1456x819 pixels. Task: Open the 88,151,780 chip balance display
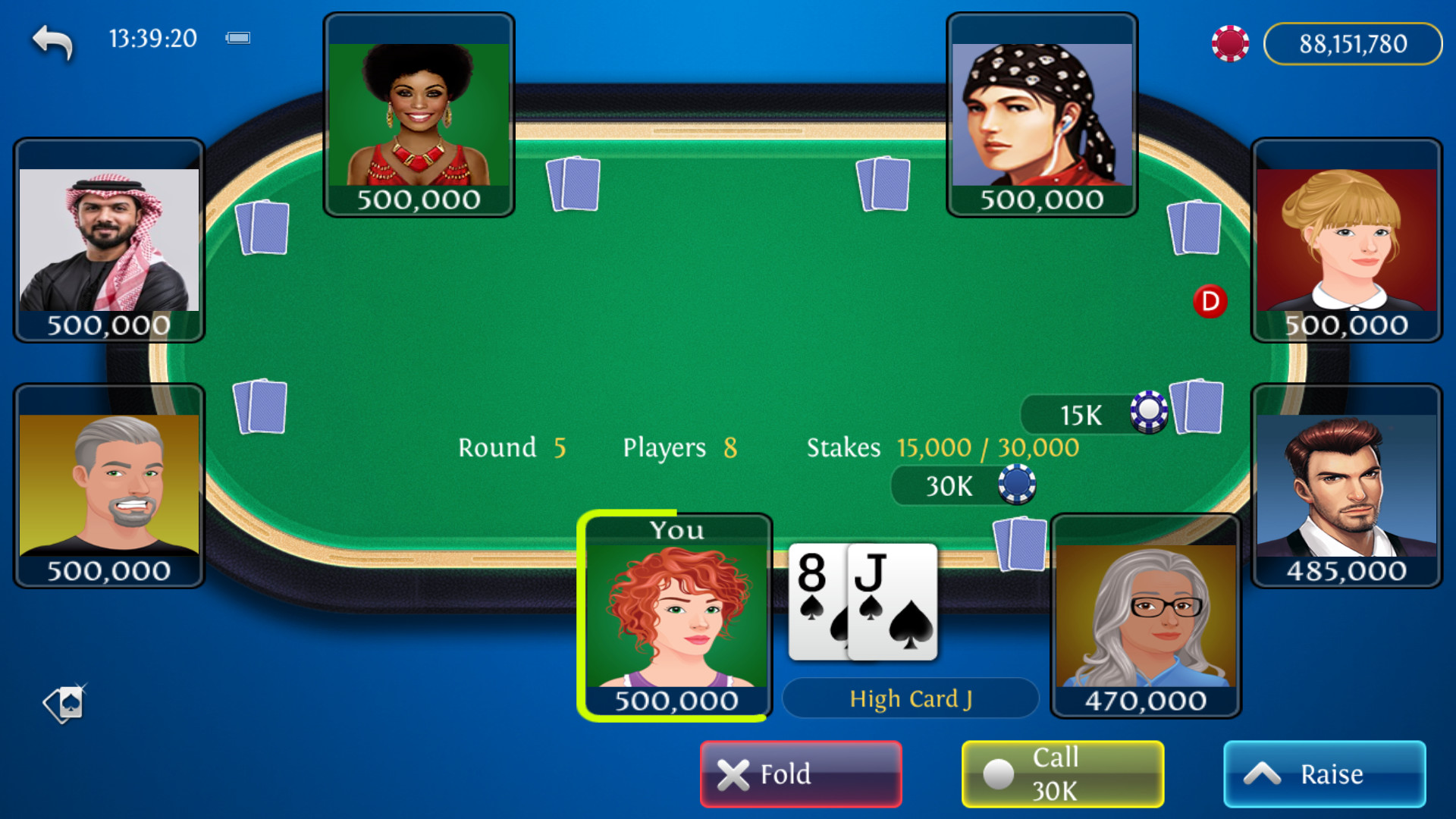click(x=1353, y=43)
